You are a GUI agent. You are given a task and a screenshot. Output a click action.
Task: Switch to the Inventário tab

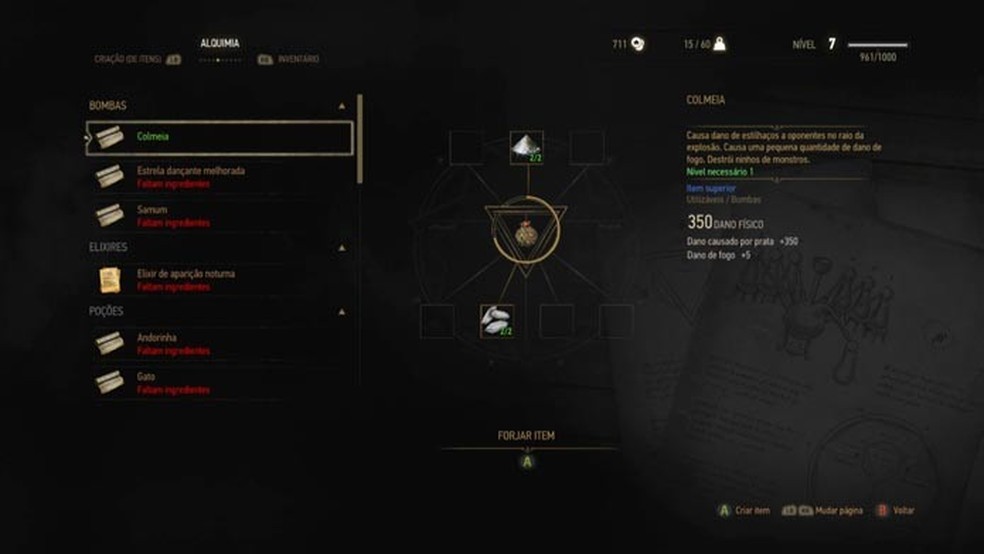297,59
